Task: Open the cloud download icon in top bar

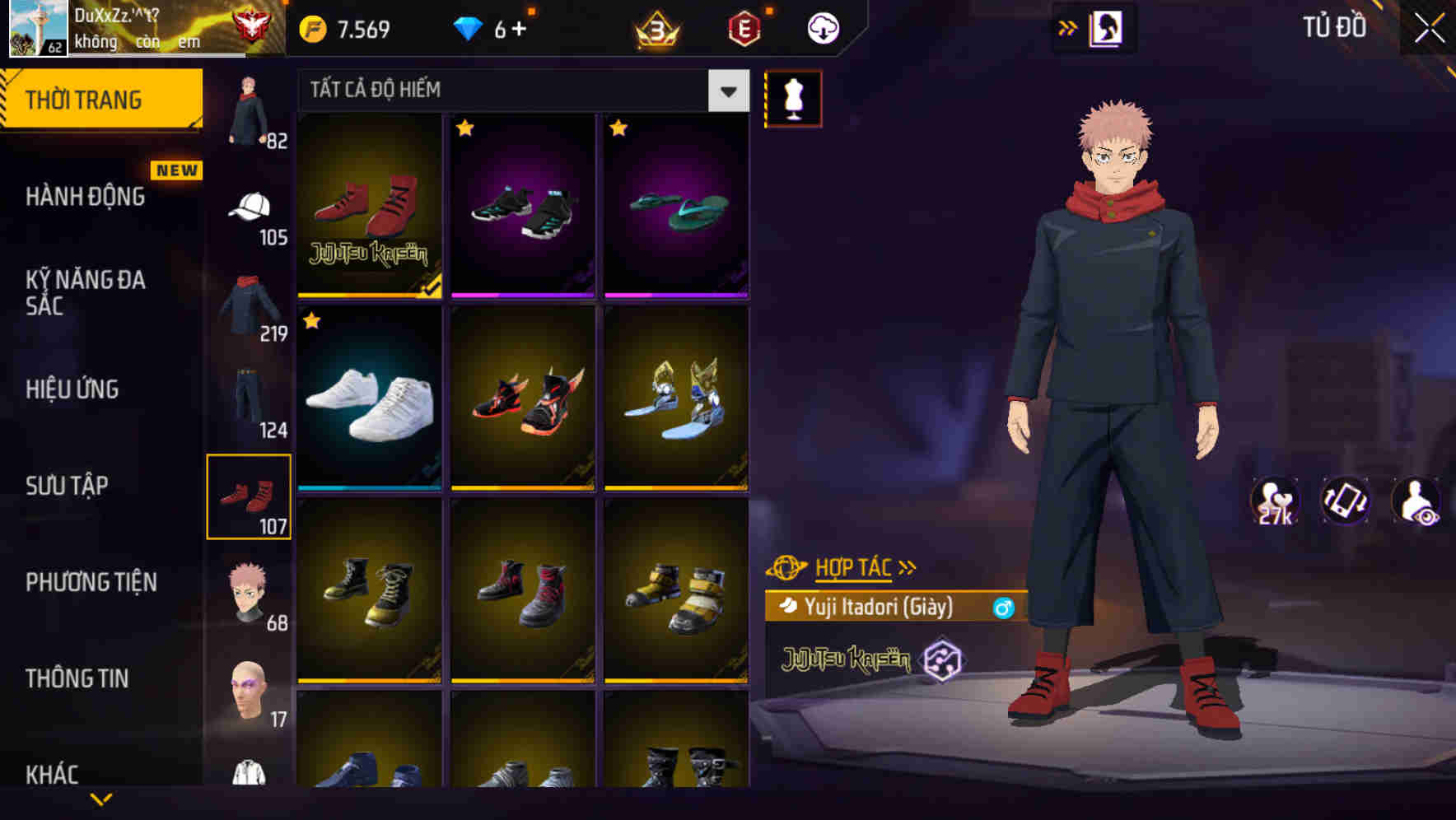Action: coord(821,27)
